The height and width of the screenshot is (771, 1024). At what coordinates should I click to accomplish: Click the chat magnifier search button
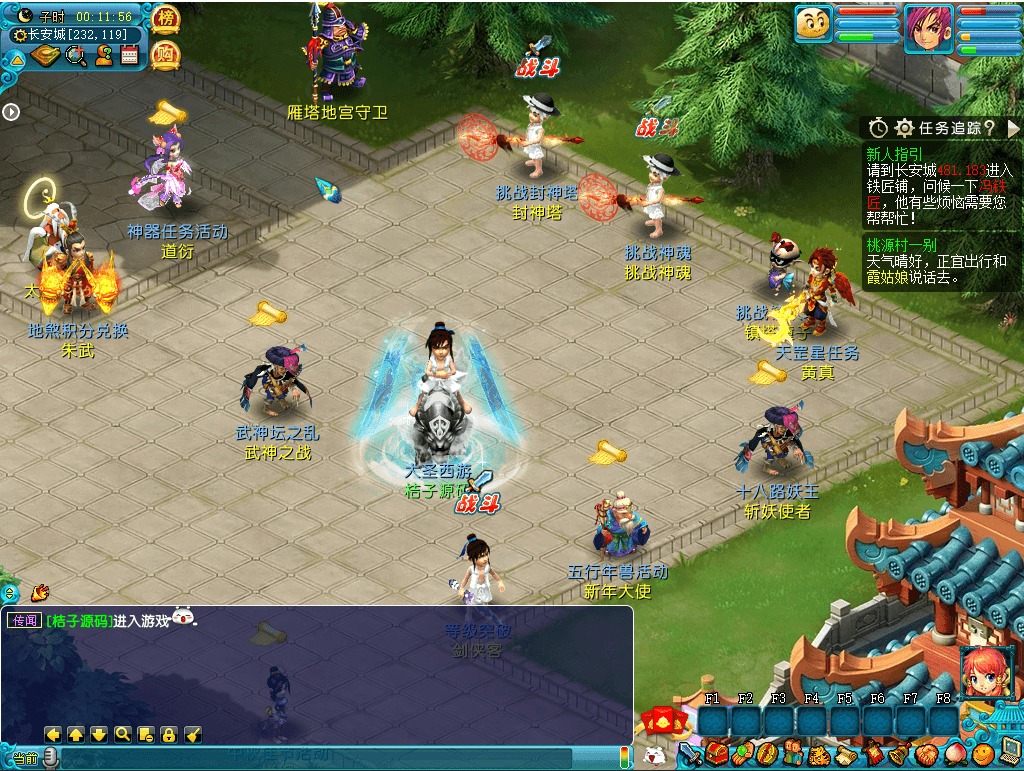tap(122, 735)
